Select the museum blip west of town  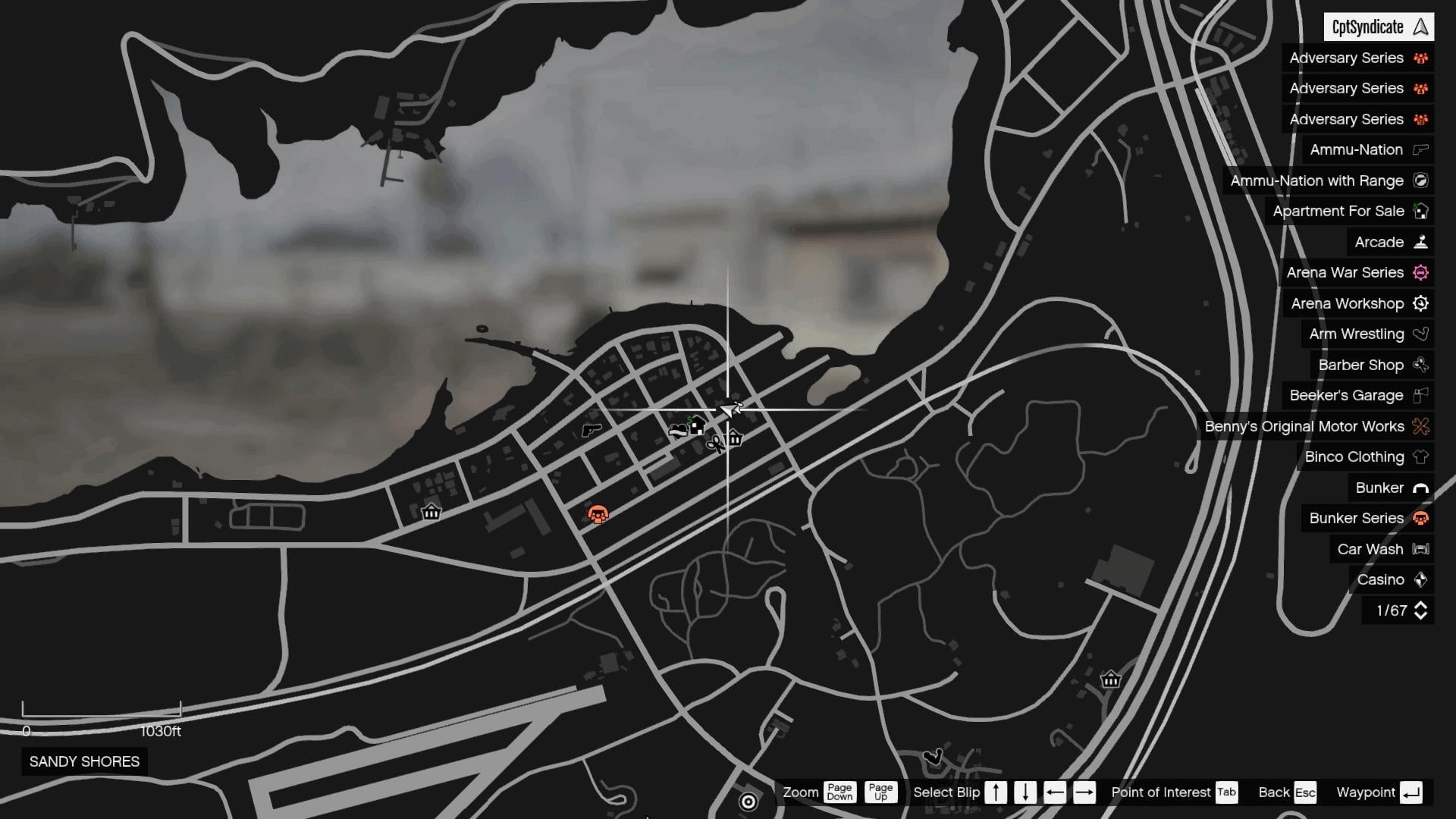tap(431, 513)
